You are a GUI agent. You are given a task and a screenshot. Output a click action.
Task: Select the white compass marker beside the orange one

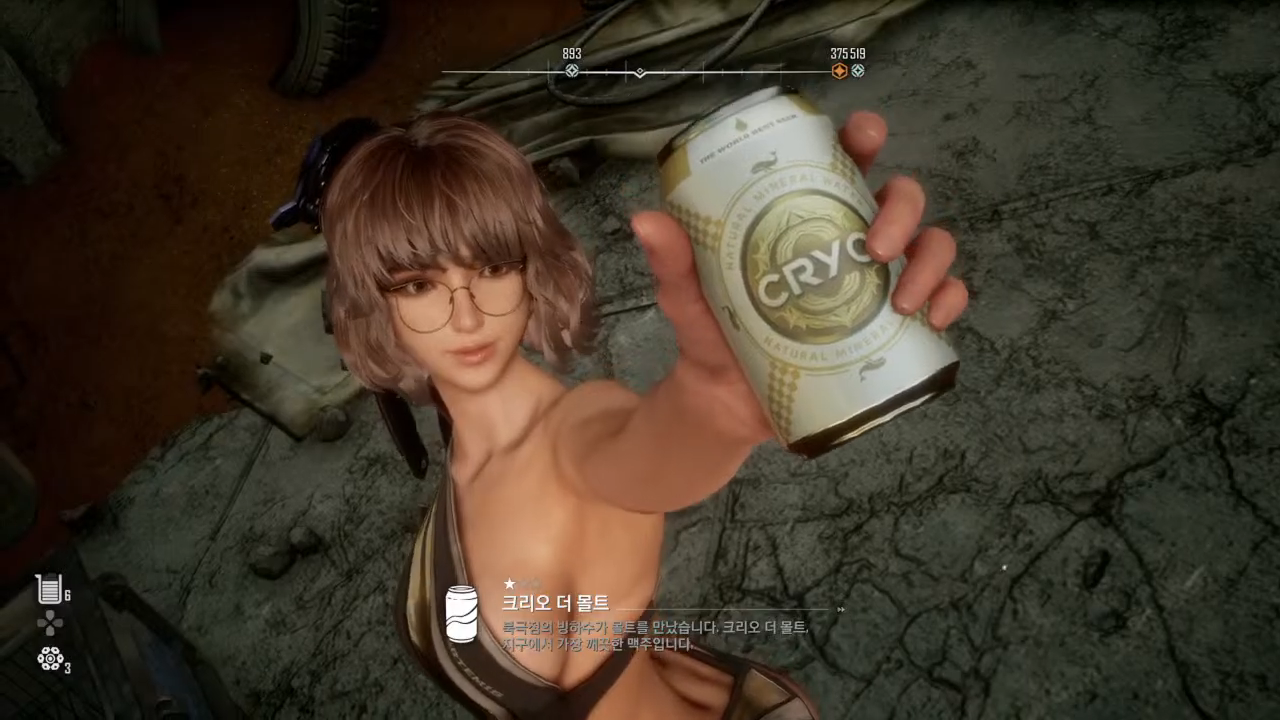coord(857,71)
